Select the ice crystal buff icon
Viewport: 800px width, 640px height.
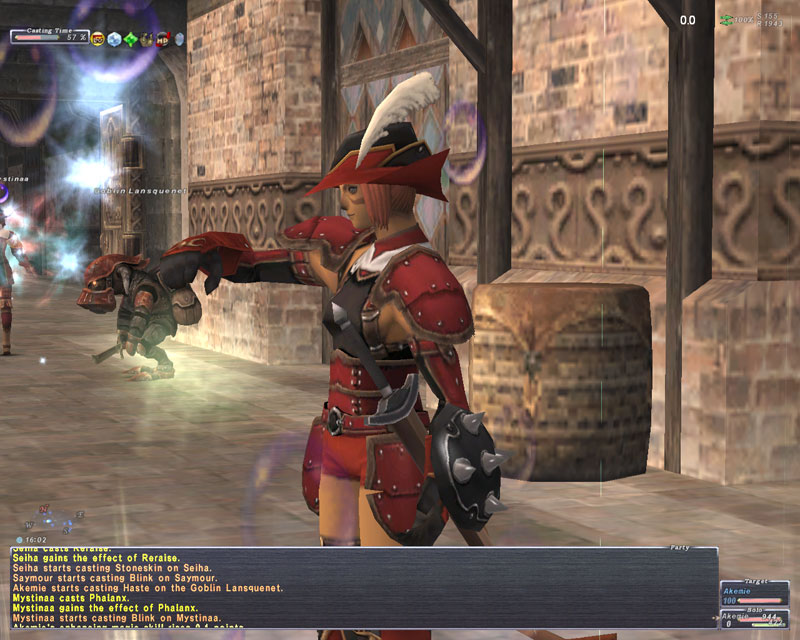point(114,39)
